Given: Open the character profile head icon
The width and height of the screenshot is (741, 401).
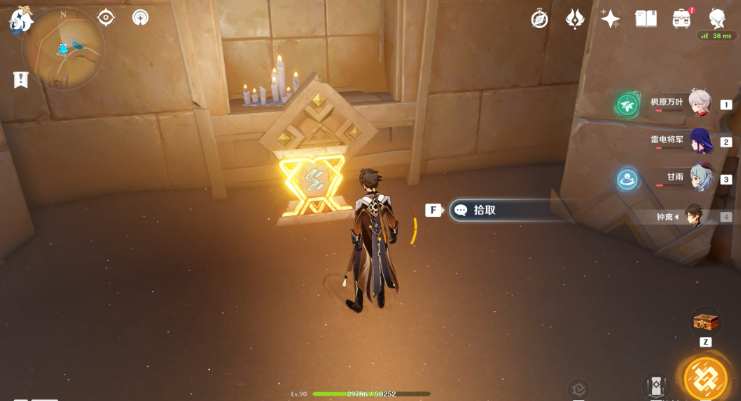Looking at the screenshot, I should point(717,19).
